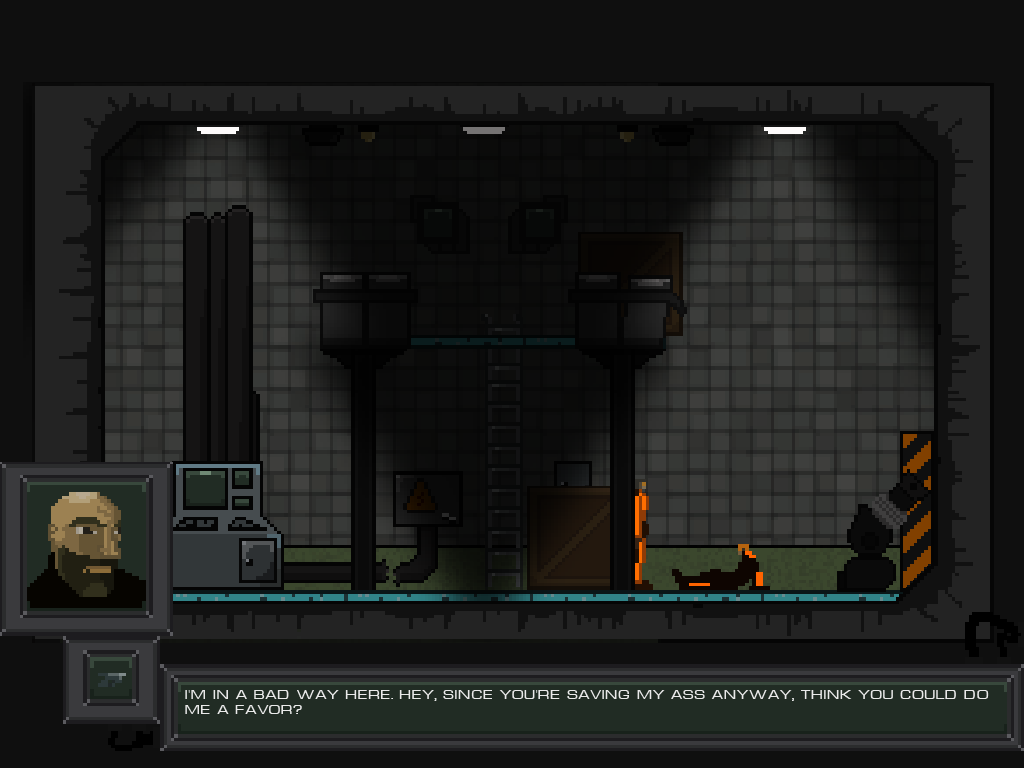
Task: Click the bearded speaker's portrait
Action: [87, 546]
